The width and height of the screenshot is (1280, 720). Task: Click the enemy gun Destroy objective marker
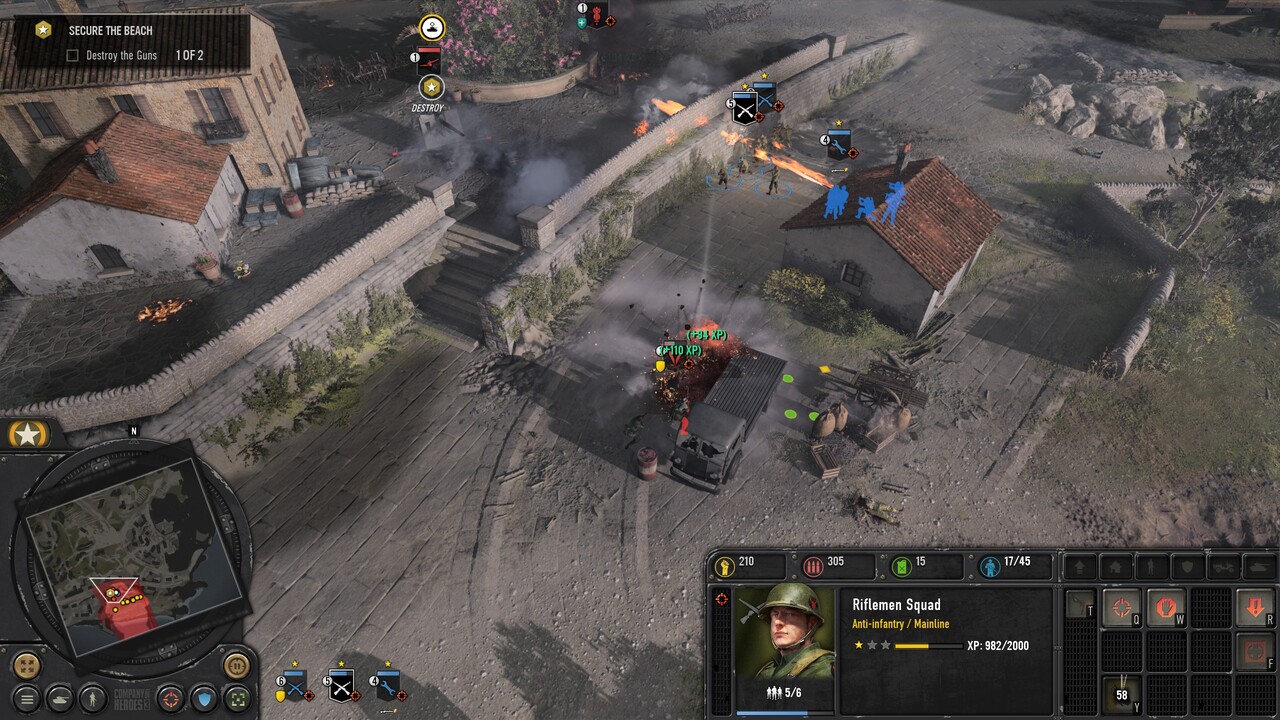430,87
